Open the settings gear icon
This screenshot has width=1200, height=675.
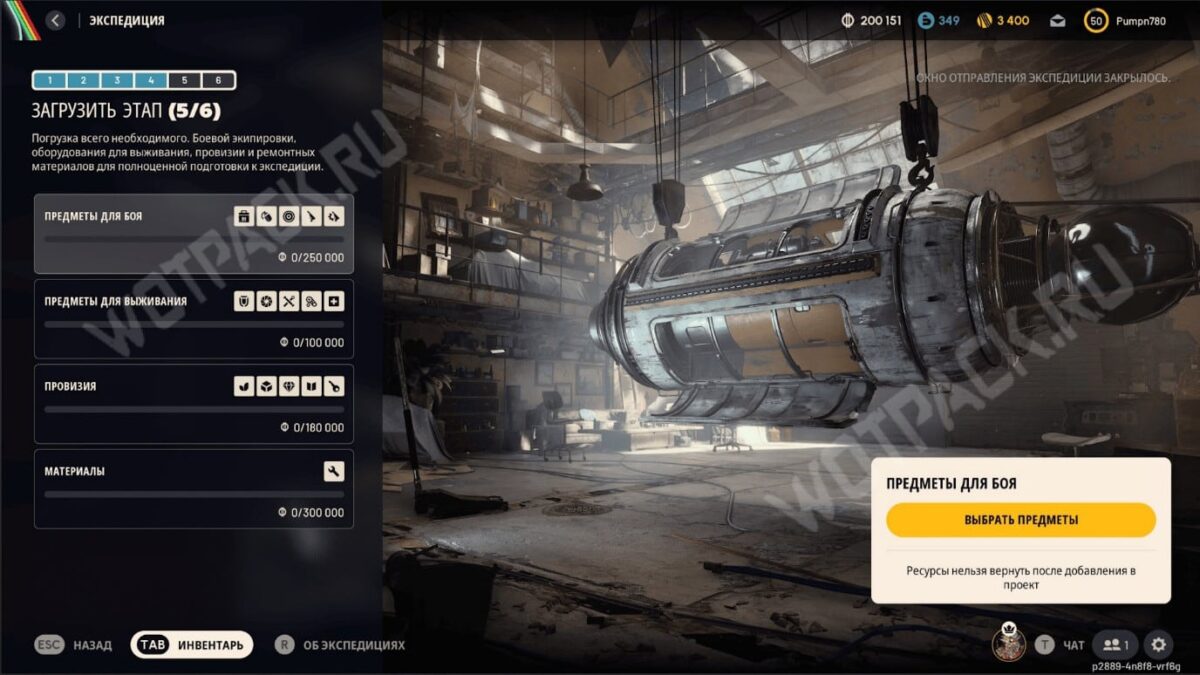tap(1158, 645)
